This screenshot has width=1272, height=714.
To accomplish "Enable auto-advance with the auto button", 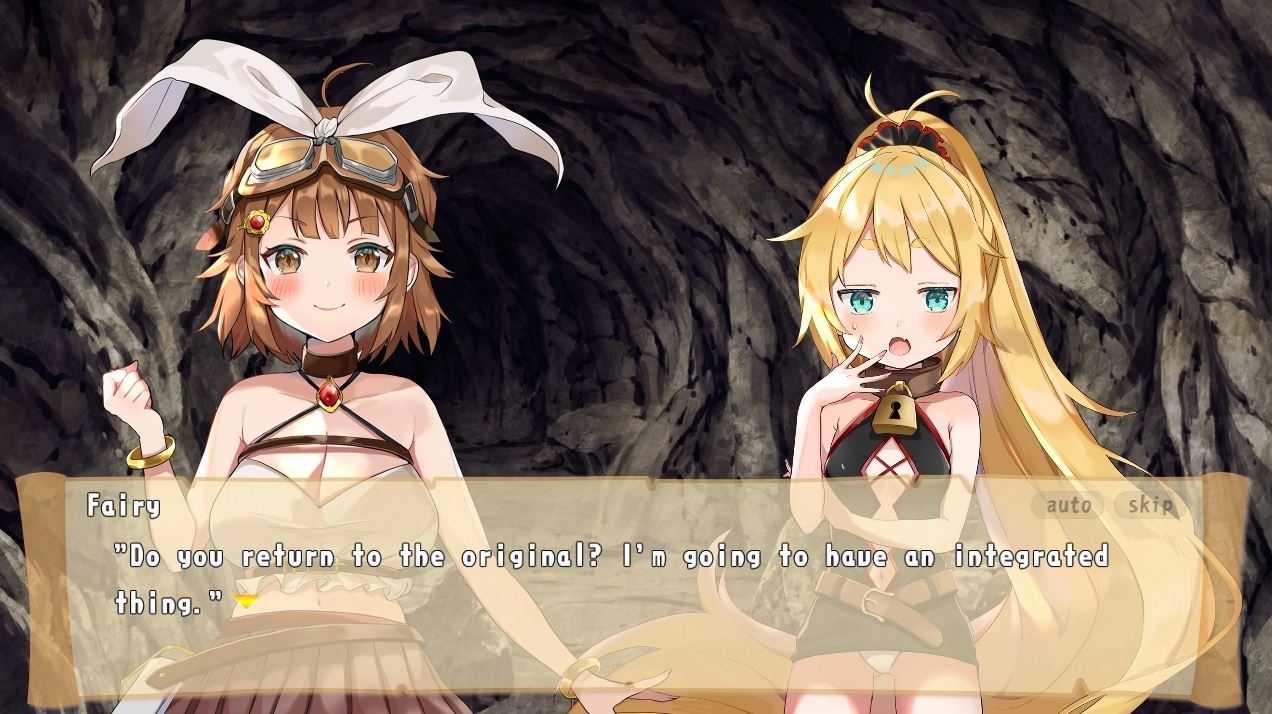I will (1068, 505).
